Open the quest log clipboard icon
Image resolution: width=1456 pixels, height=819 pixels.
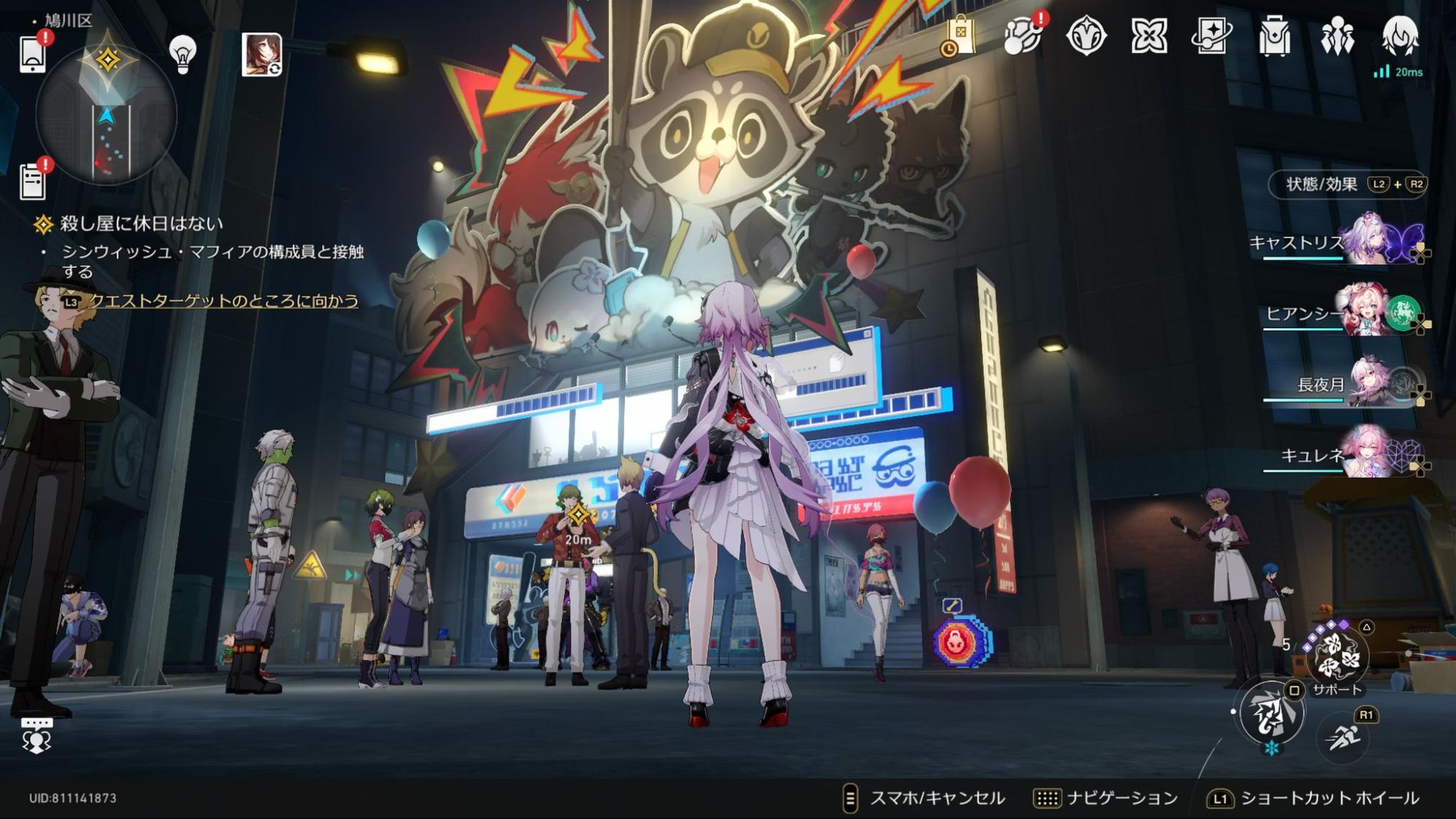click(x=33, y=180)
